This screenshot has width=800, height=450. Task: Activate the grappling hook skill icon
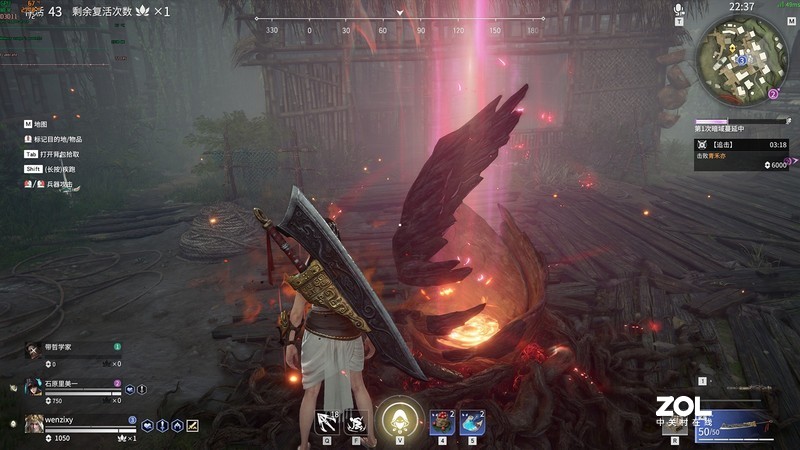pos(326,422)
